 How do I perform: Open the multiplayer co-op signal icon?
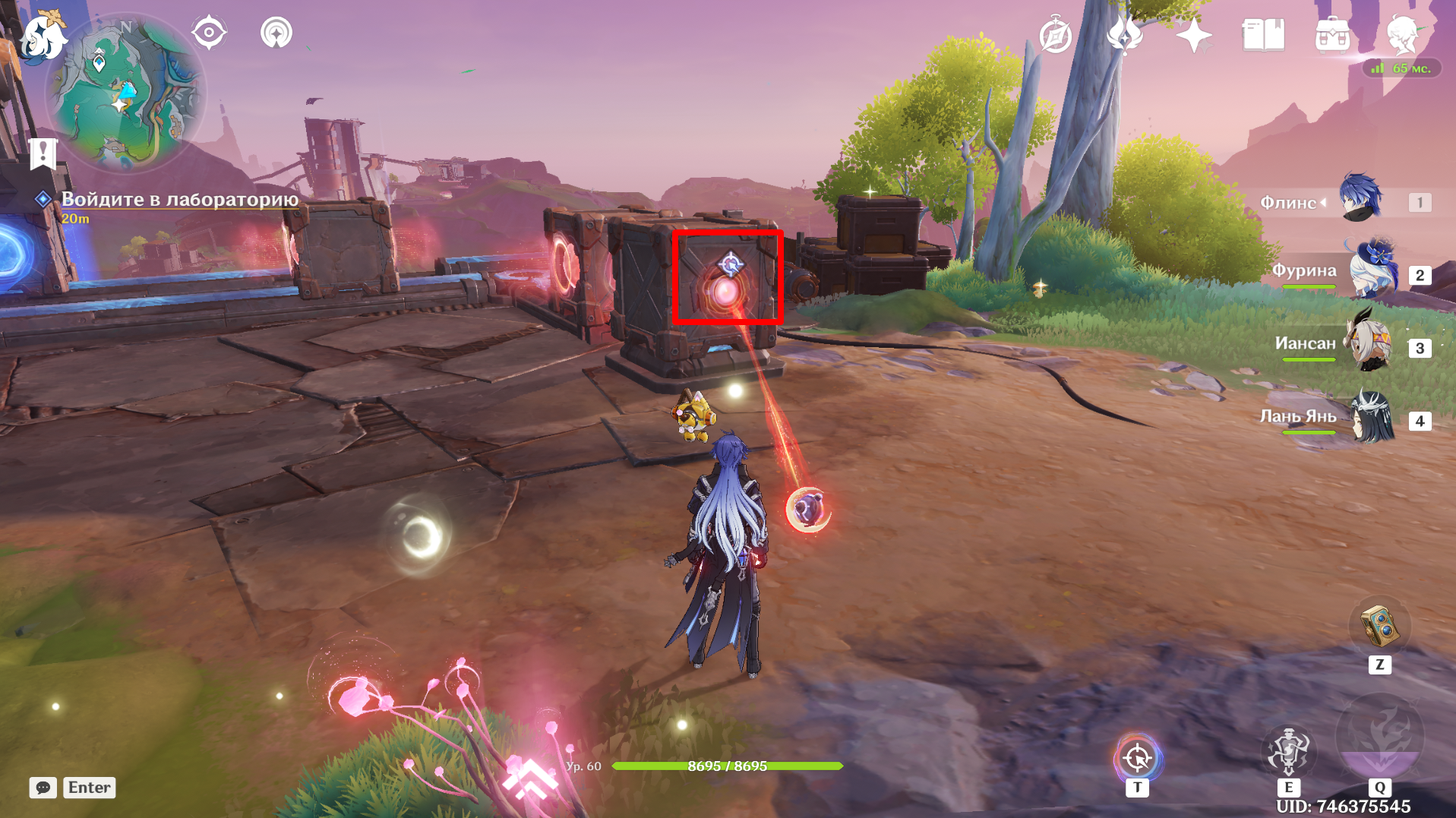276,33
